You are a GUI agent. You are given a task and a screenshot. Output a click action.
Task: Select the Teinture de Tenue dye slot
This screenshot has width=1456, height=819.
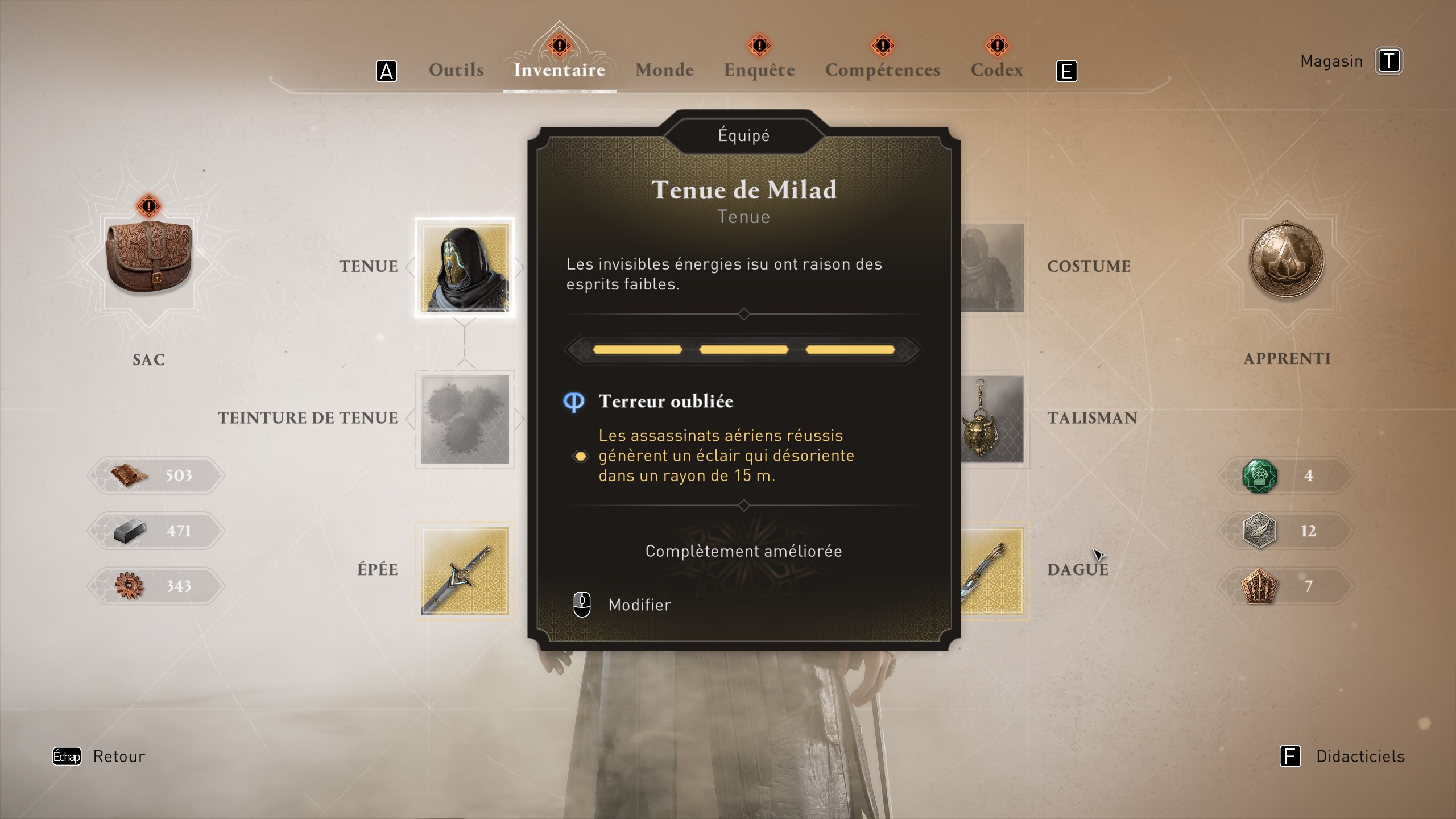click(x=466, y=418)
